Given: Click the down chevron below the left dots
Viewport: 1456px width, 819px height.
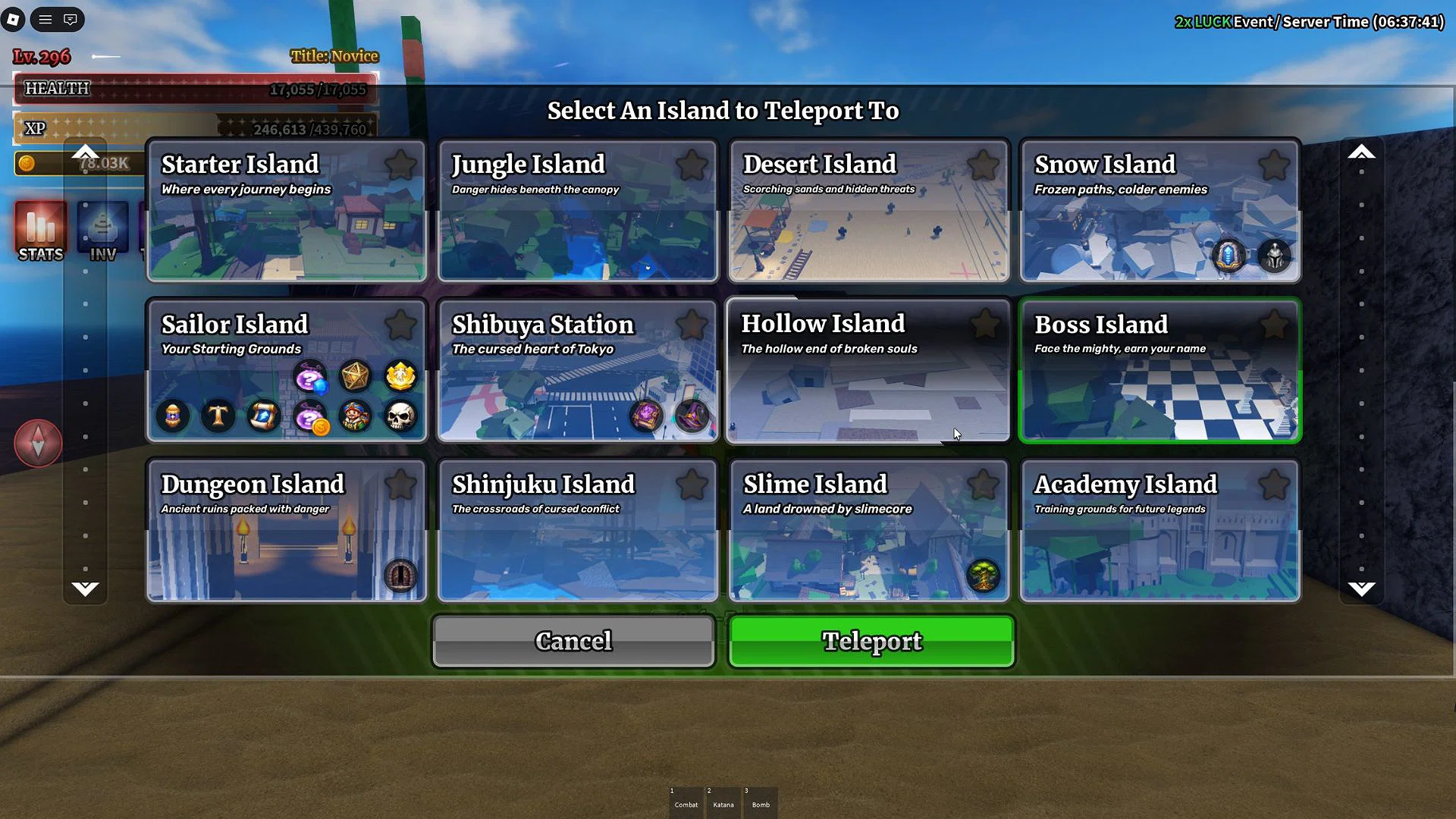Looking at the screenshot, I should click(x=86, y=588).
